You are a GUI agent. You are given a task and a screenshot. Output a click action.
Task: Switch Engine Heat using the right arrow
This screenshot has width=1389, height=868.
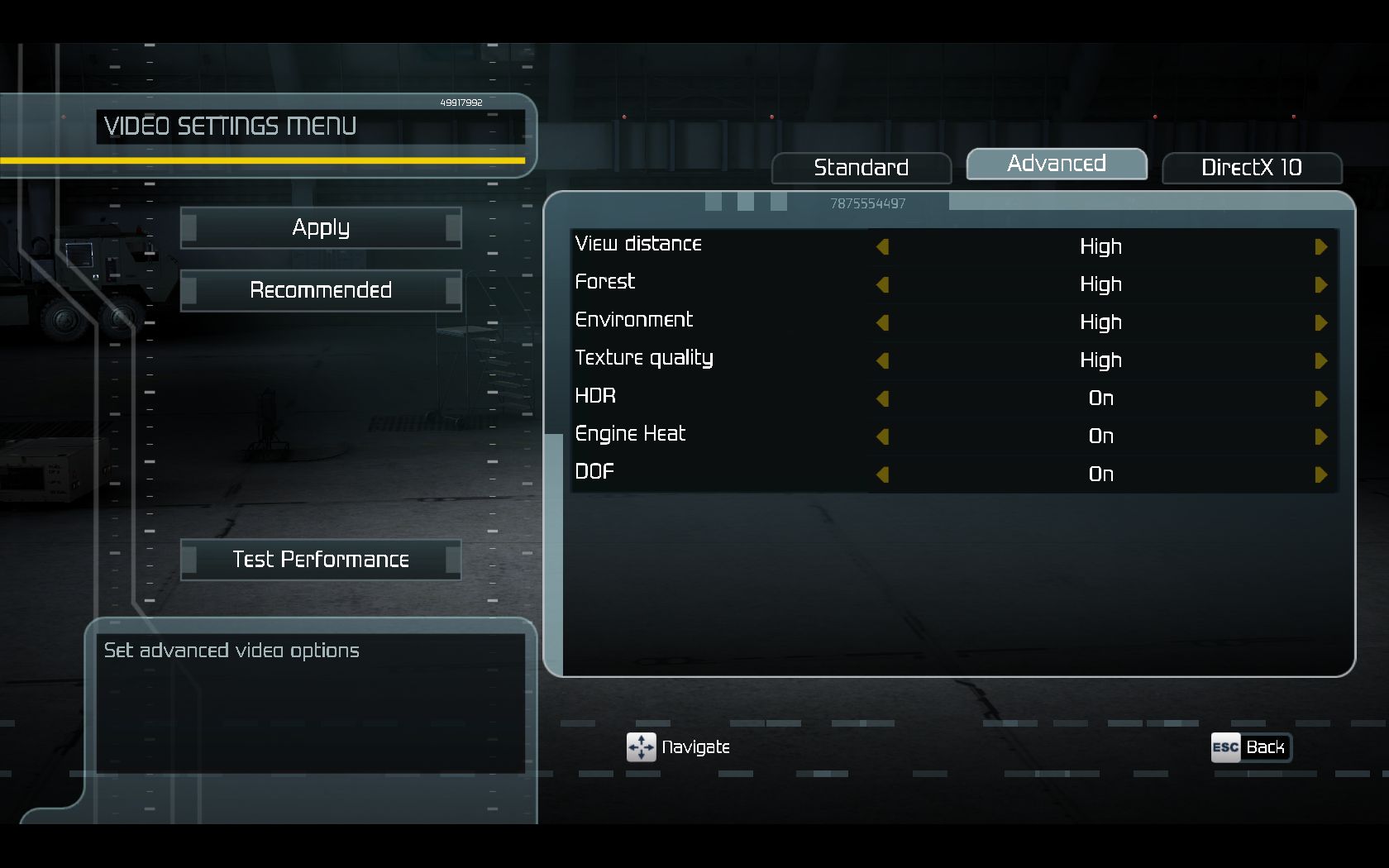coord(1320,437)
